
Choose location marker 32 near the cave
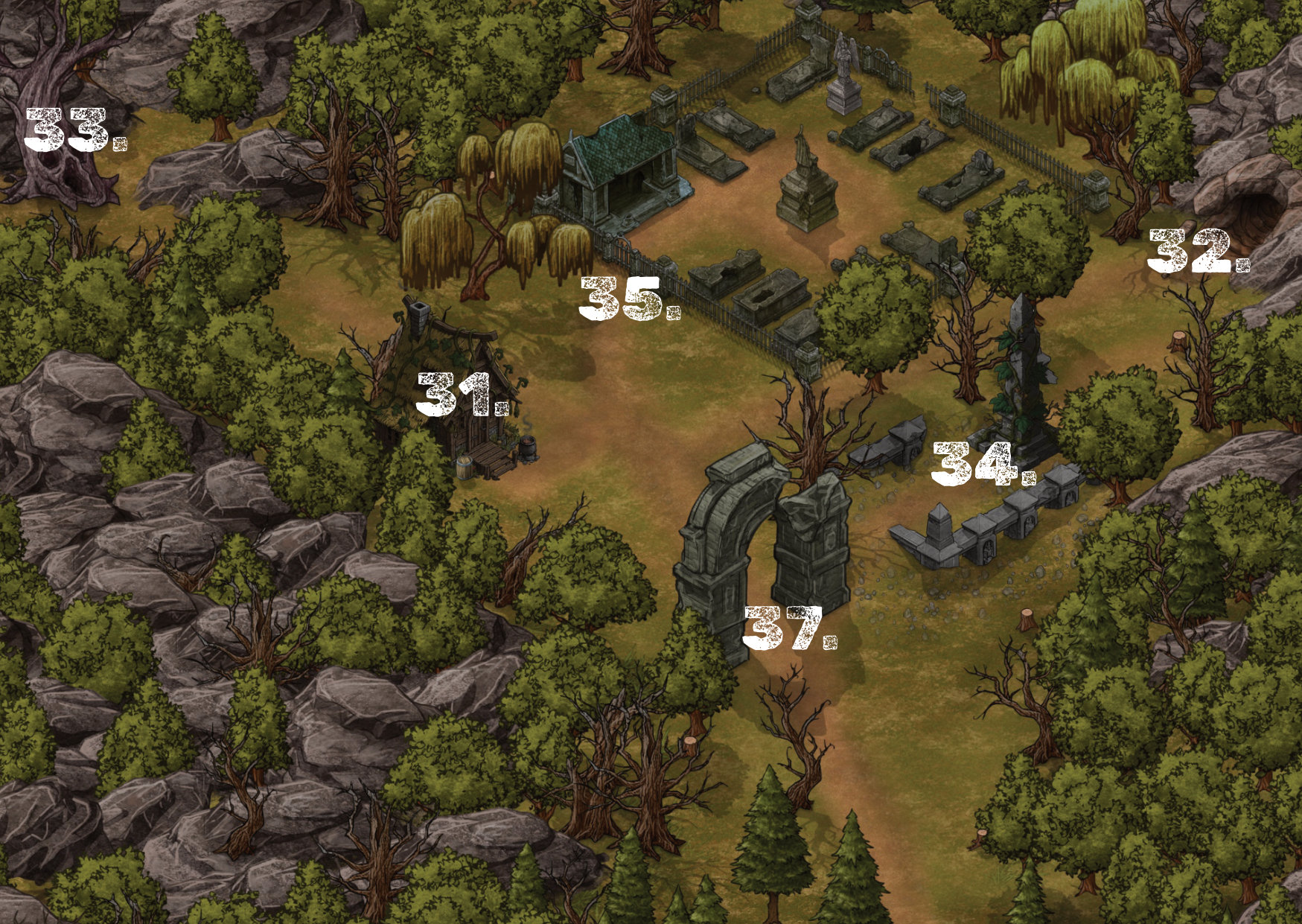pos(1197,251)
